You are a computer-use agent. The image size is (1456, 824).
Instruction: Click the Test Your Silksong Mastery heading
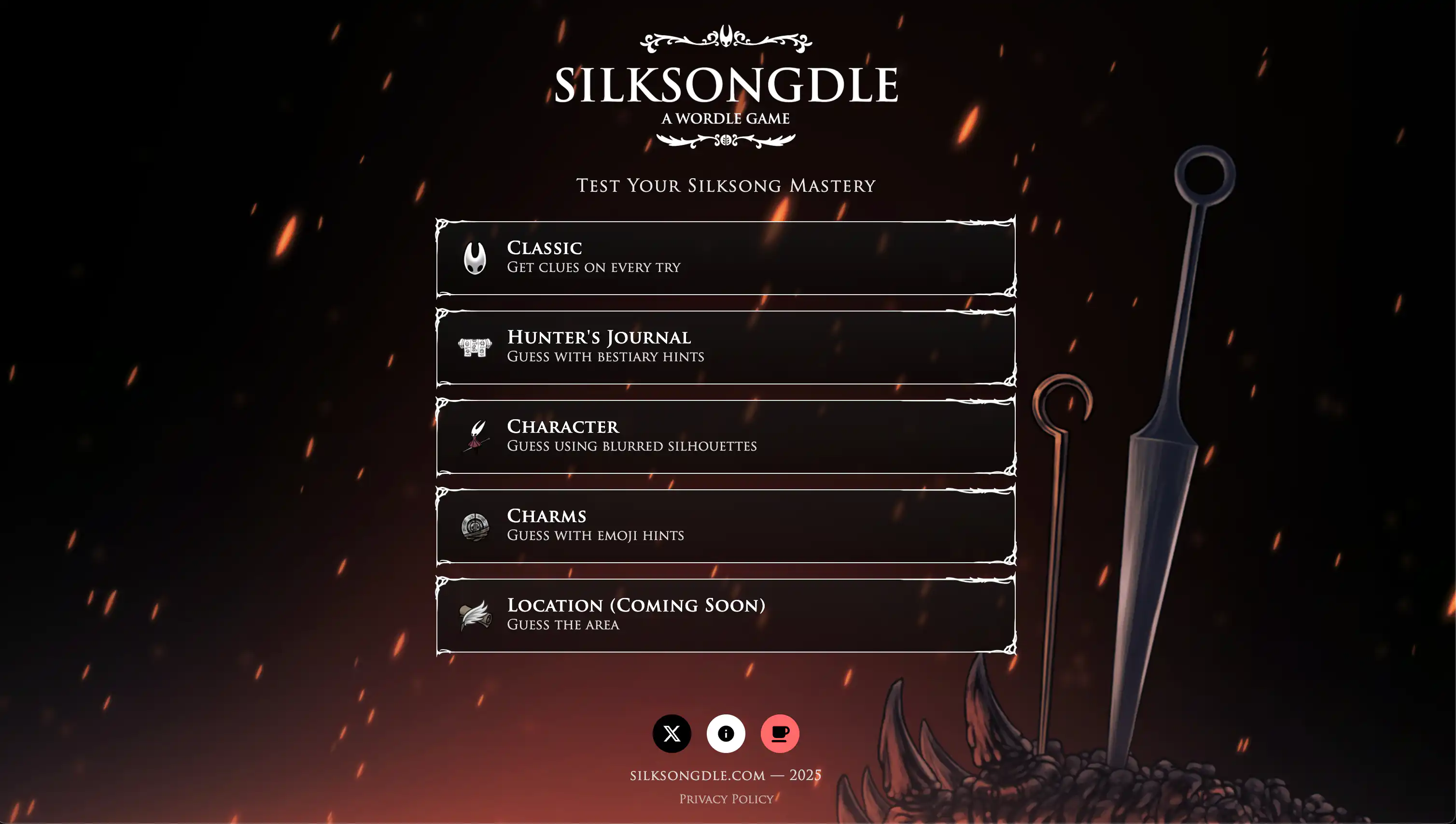[726, 185]
